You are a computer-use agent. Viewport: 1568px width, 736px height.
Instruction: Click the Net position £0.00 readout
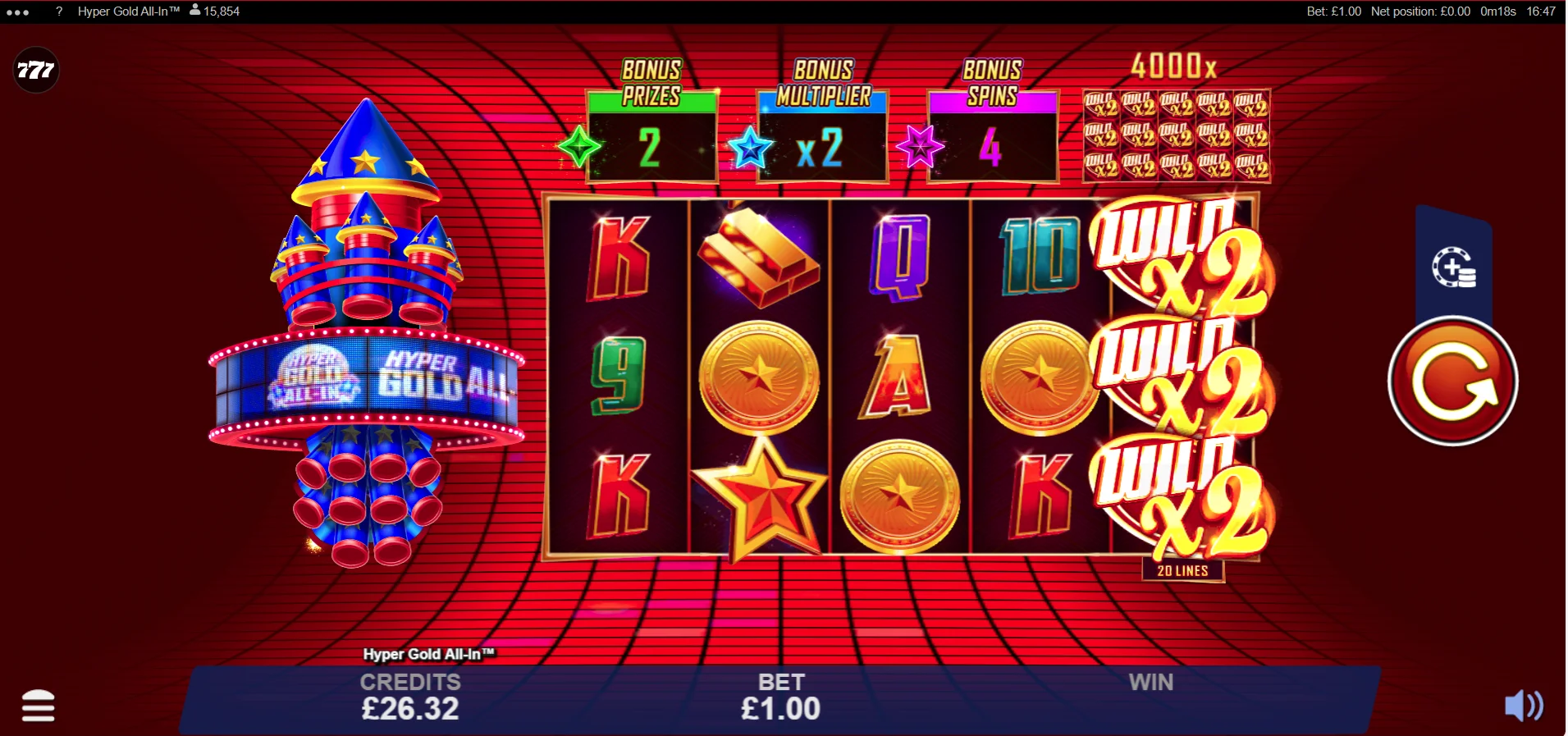click(1420, 11)
